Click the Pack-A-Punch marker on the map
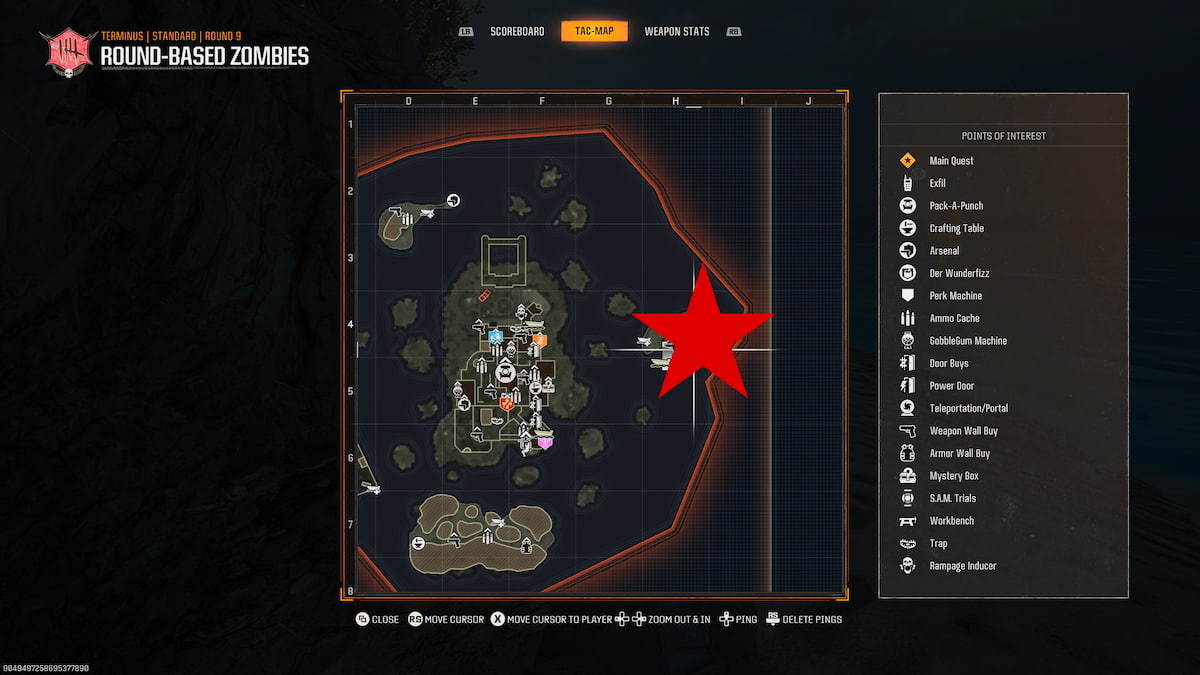 [x=505, y=373]
